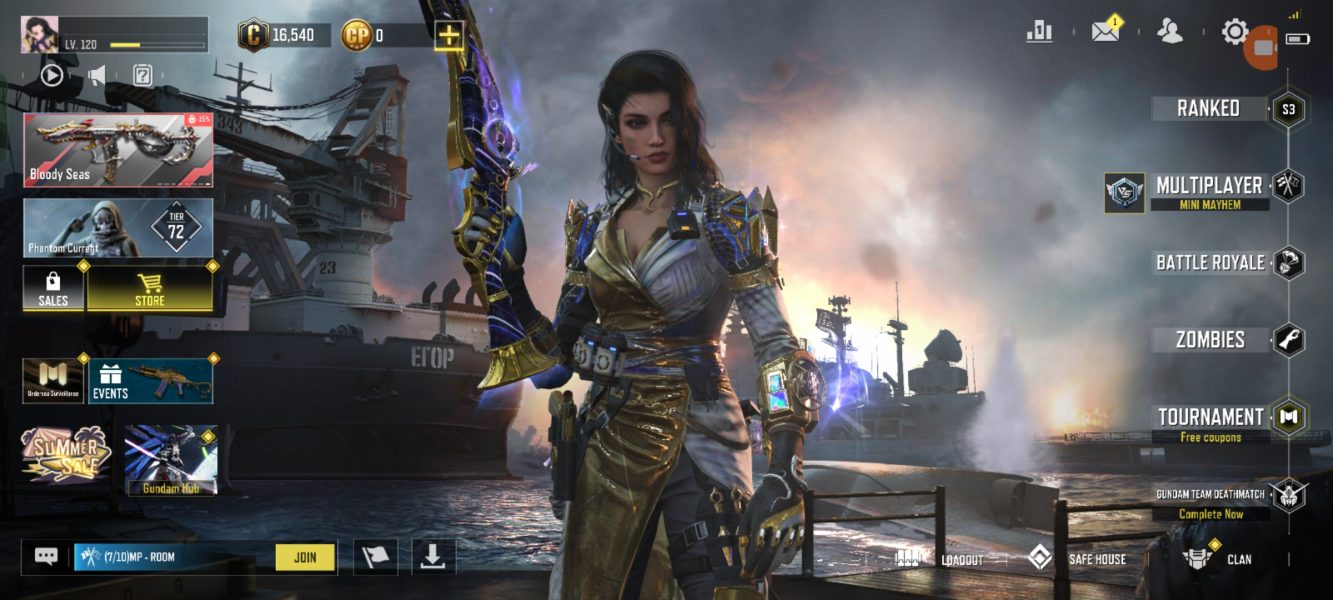Add CP with the plus button
Image resolution: width=1333 pixels, height=600 pixels.
449,36
